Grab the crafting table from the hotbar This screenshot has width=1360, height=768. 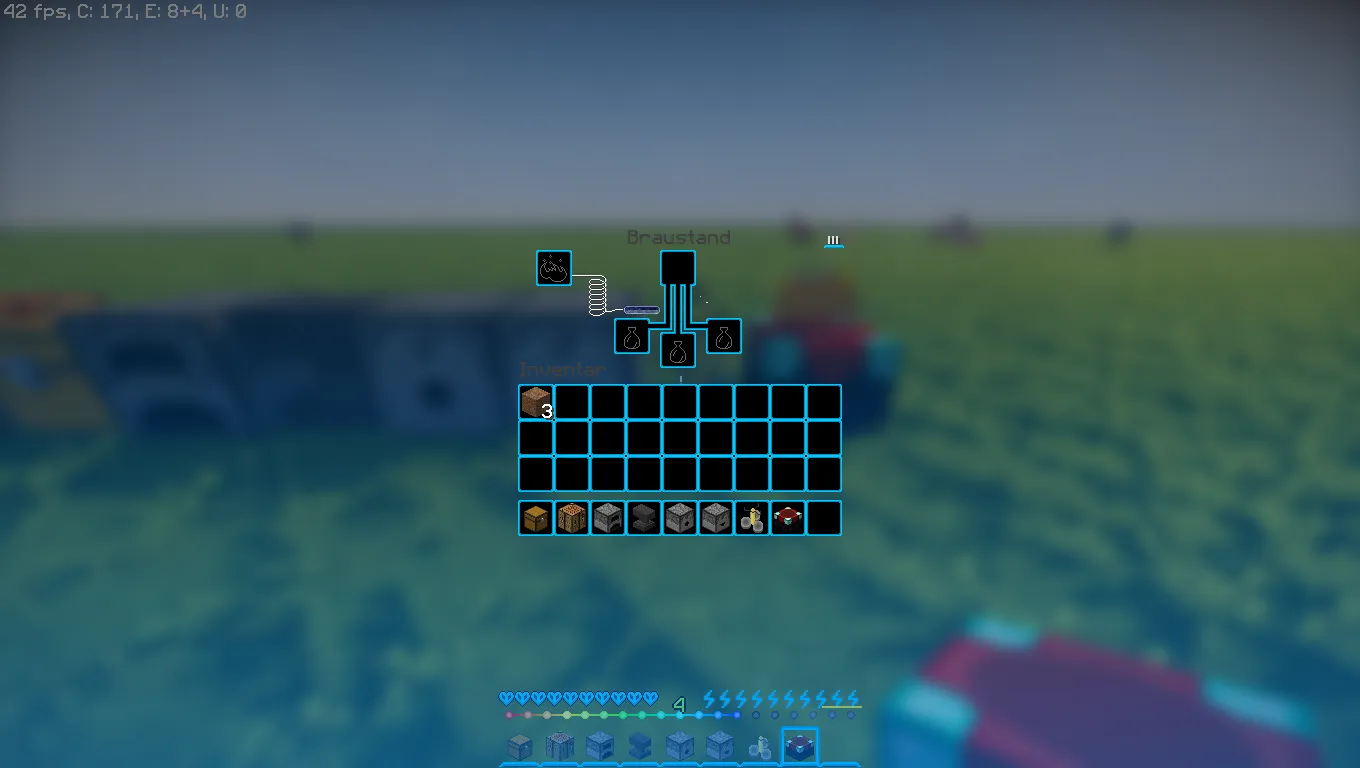tap(572, 517)
